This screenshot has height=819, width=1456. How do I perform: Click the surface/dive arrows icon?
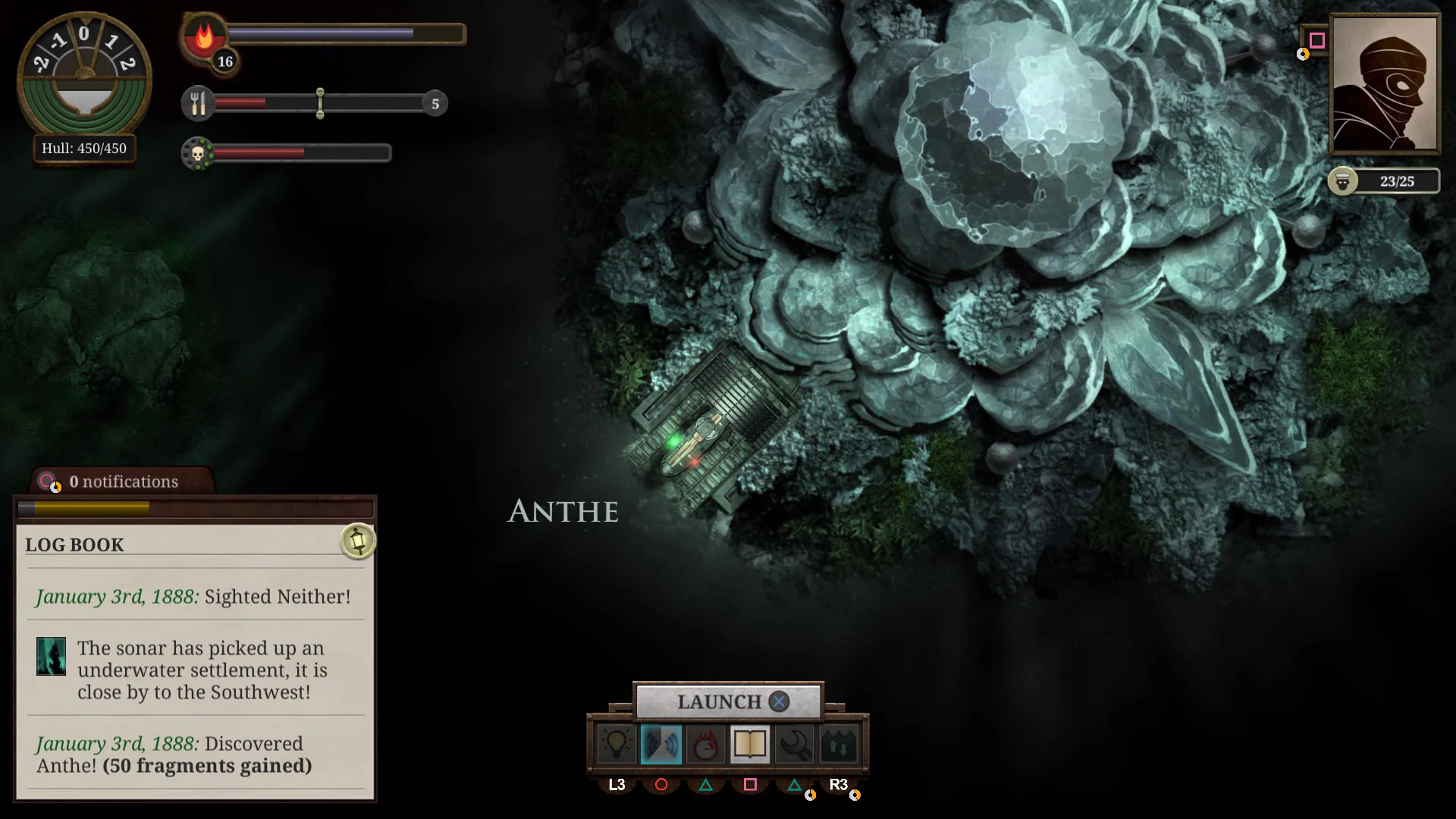pyautogui.click(x=838, y=743)
